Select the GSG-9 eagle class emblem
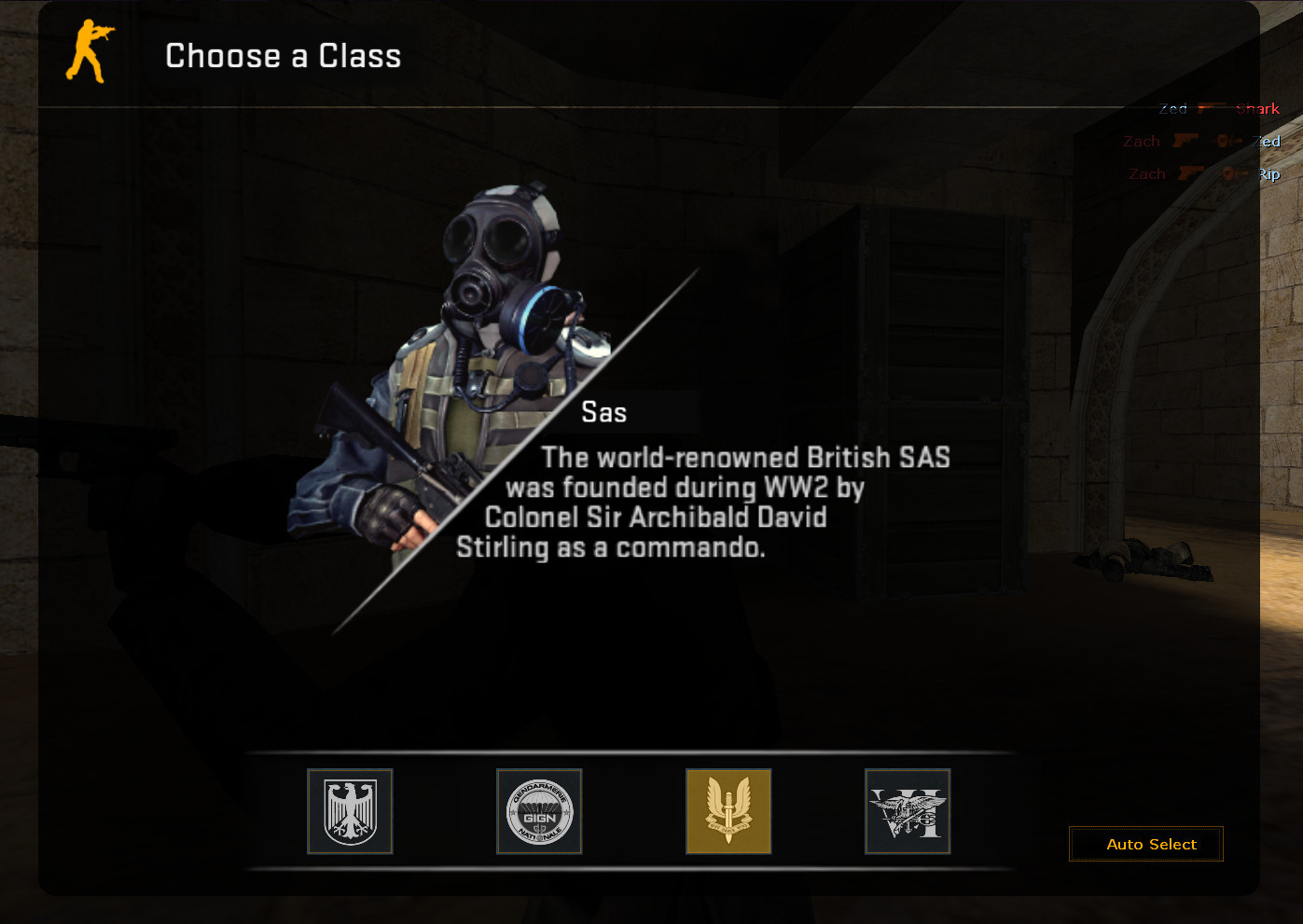This screenshot has width=1303, height=924. (x=350, y=811)
